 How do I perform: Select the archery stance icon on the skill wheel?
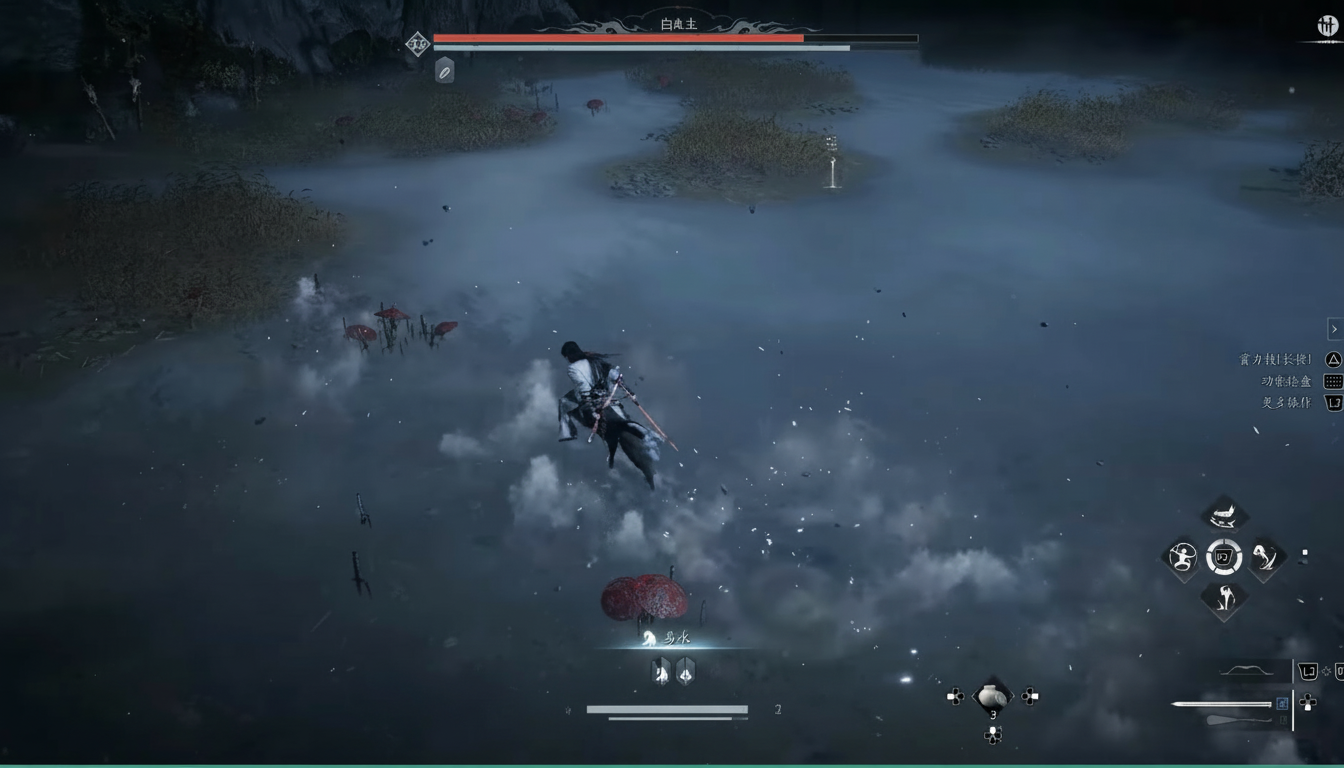coord(1182,557)
